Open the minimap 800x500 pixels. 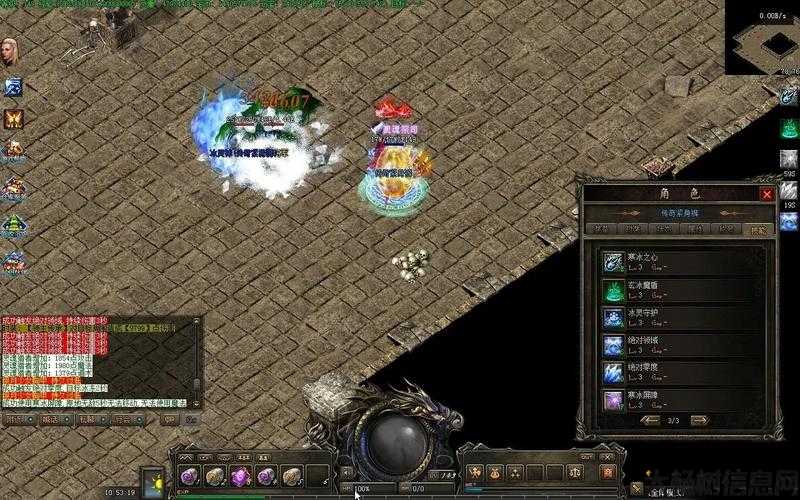(x=762, y=38)
